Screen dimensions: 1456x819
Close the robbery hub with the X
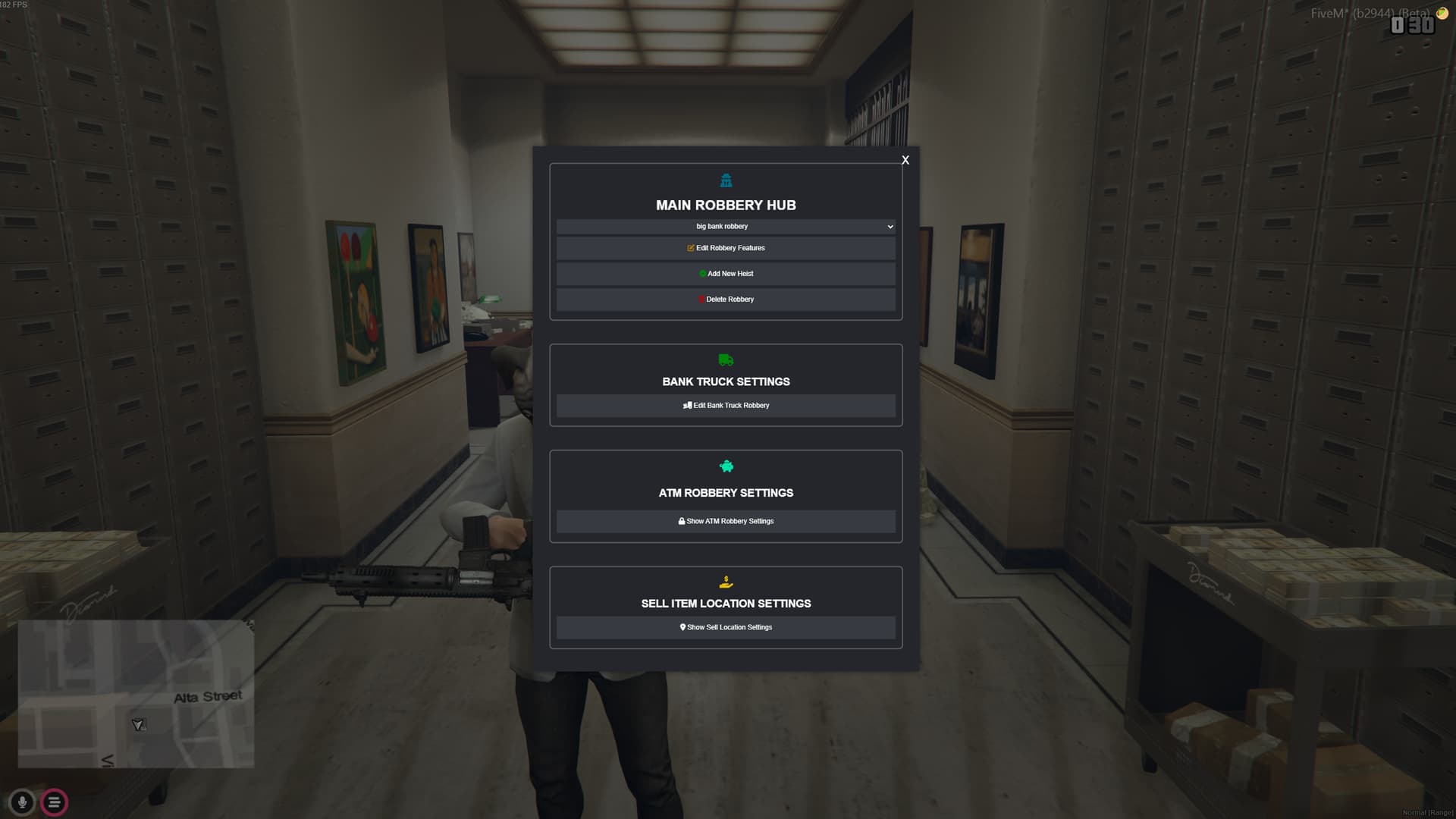point(905,161)
